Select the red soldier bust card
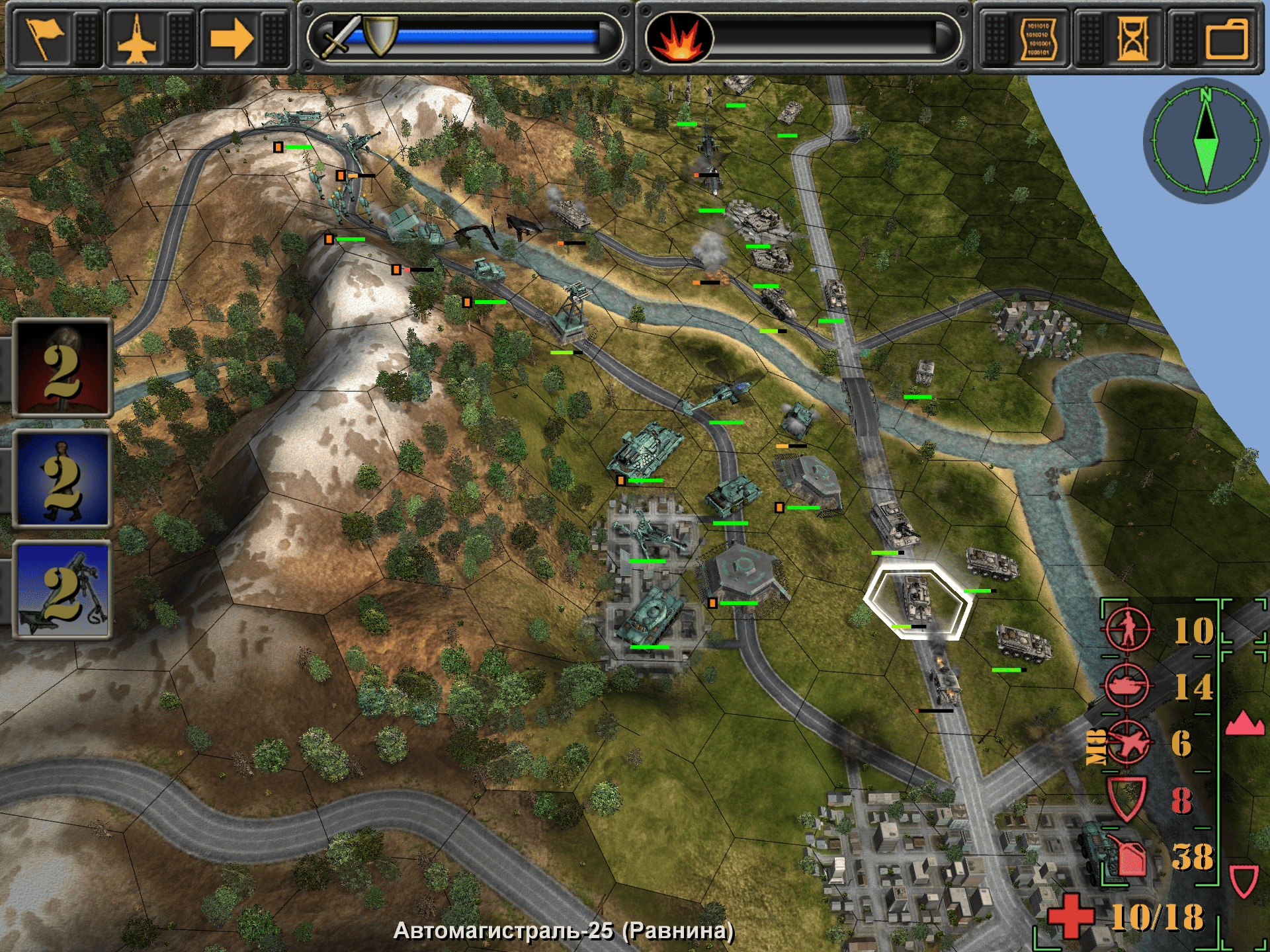The height and width of the screenshot is (952, 1270). click(x=63, y=368)
